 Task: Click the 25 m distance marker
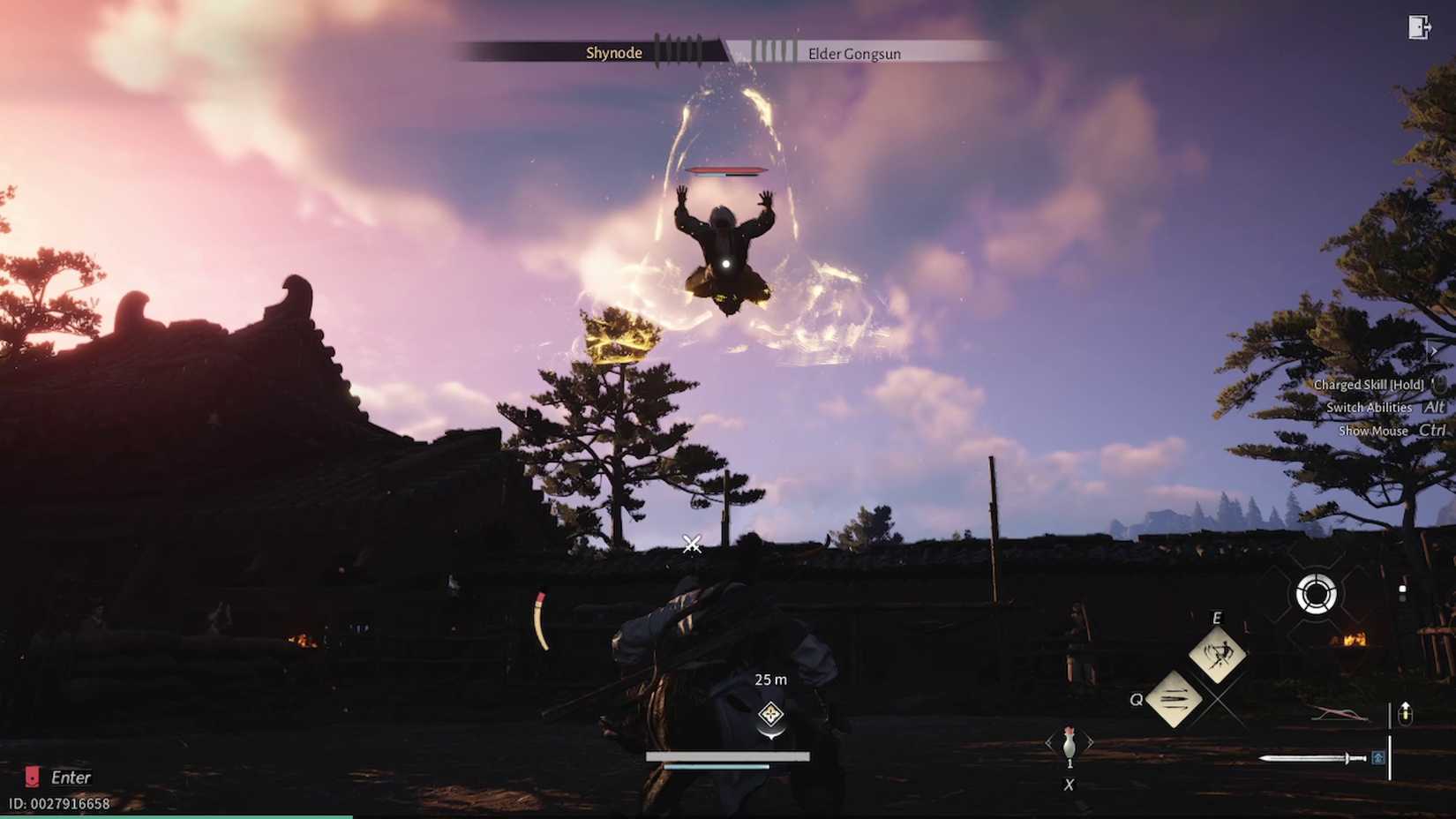click(x=769, y=680)
